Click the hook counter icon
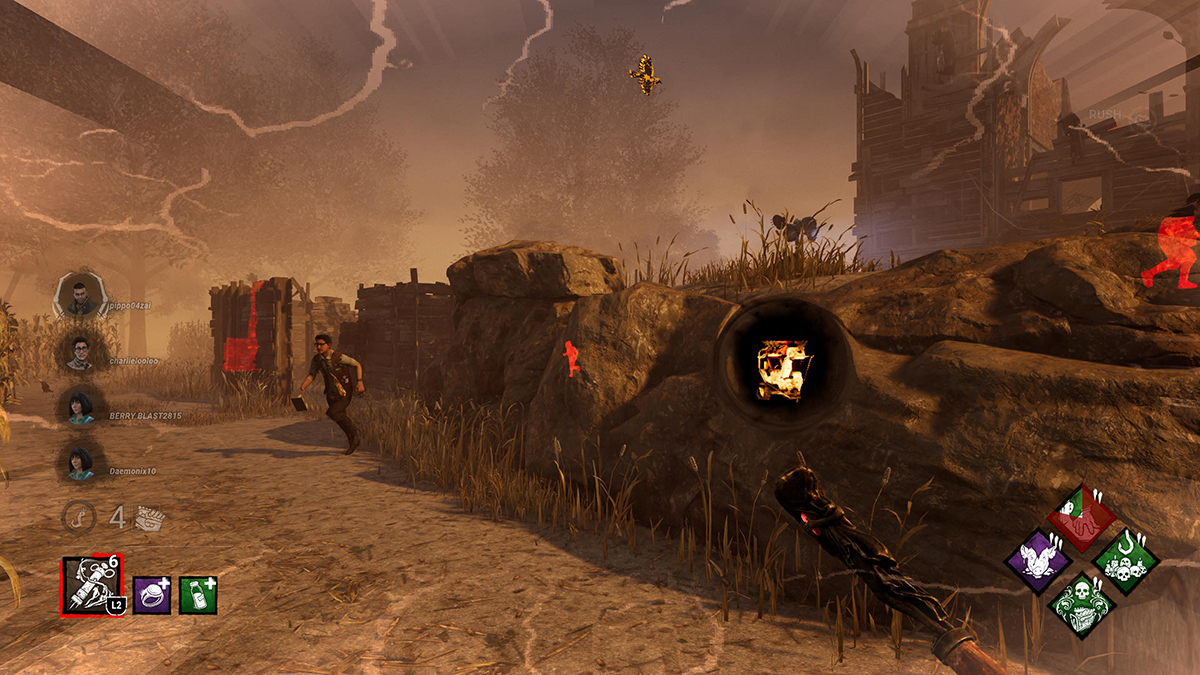 (76, 517)
